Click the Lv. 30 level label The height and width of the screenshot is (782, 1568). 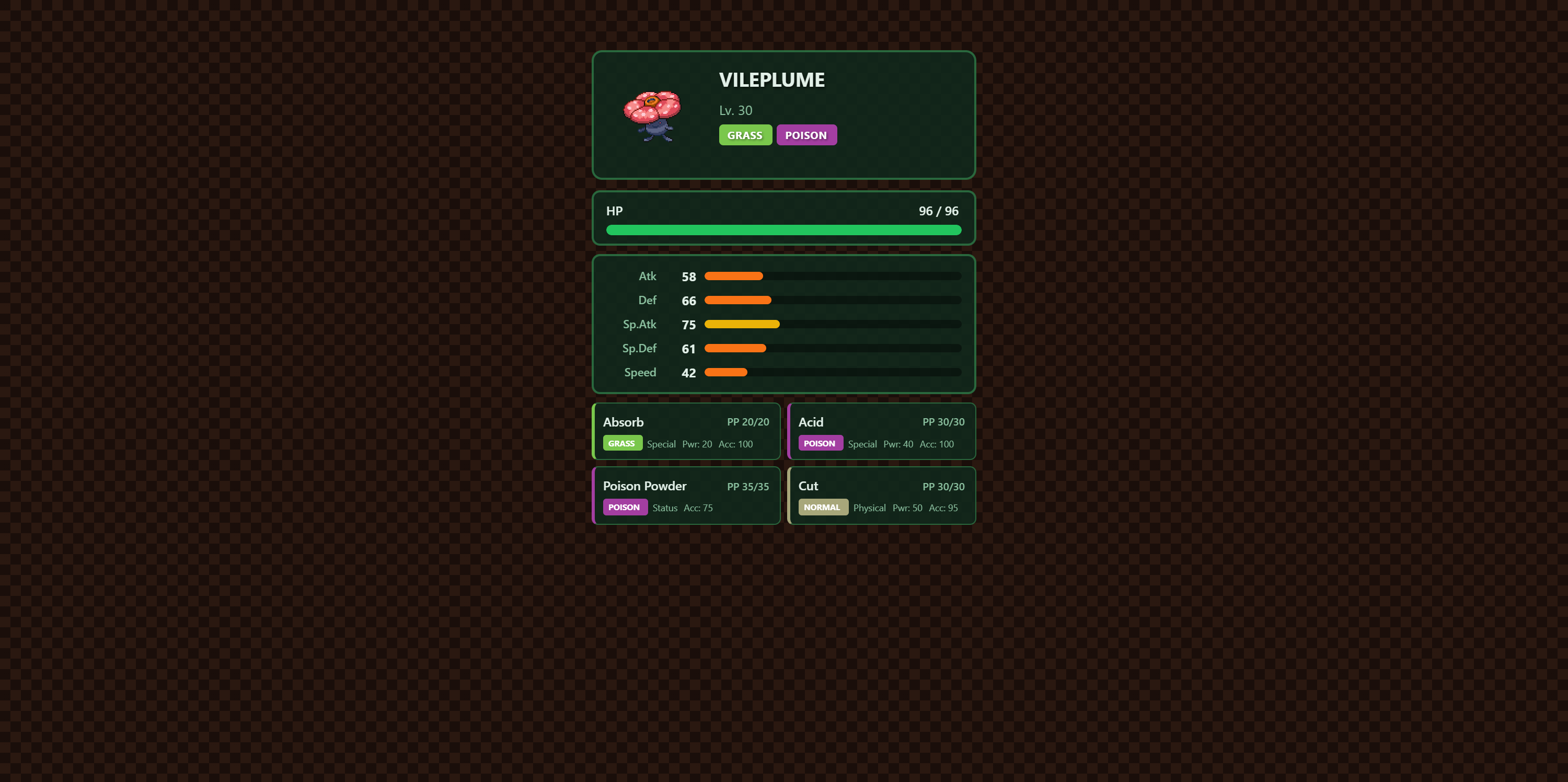coord(735,110)
